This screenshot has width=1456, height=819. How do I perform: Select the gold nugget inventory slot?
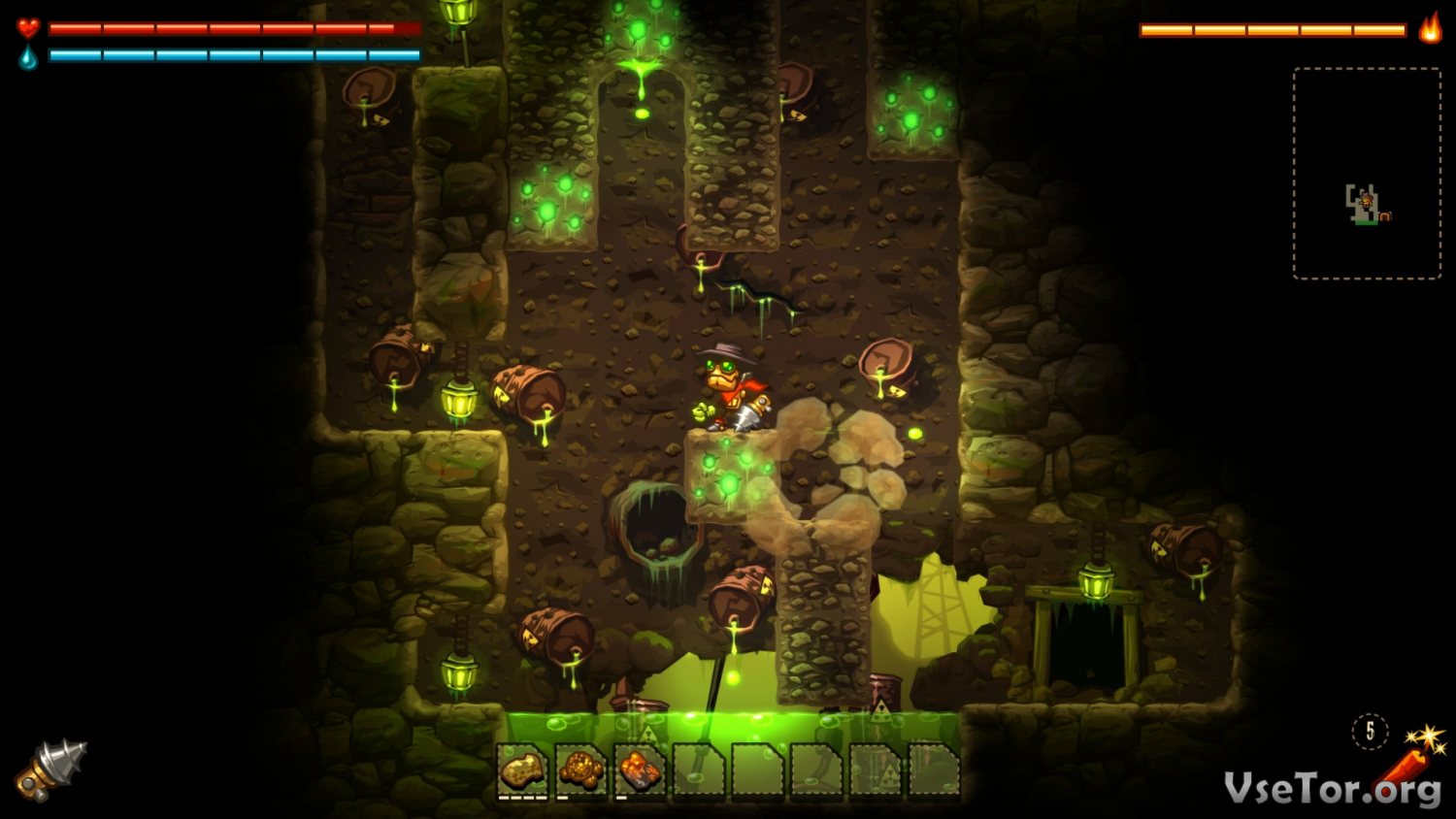pos(522,771)
